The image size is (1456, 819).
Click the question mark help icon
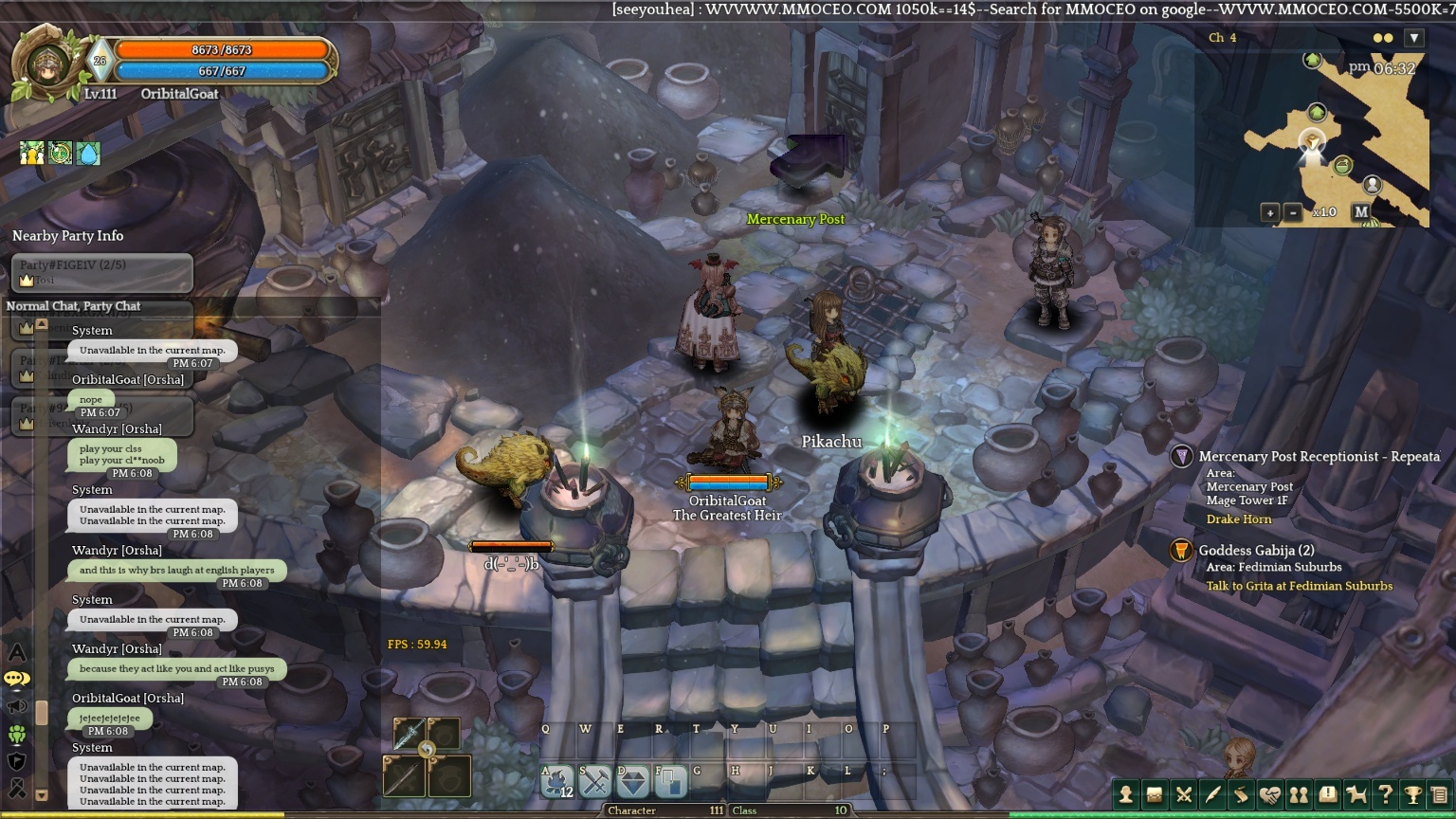tap(1385, 795)
